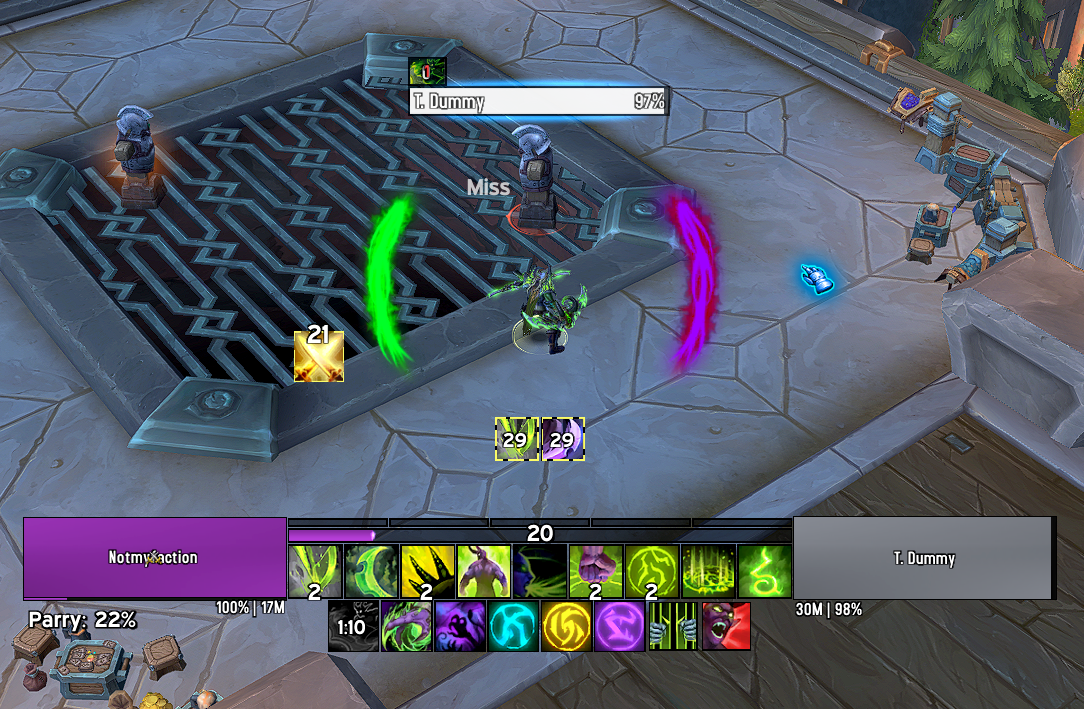
Task: Cast the green swirling flame ability
Action: click(764, 571)
